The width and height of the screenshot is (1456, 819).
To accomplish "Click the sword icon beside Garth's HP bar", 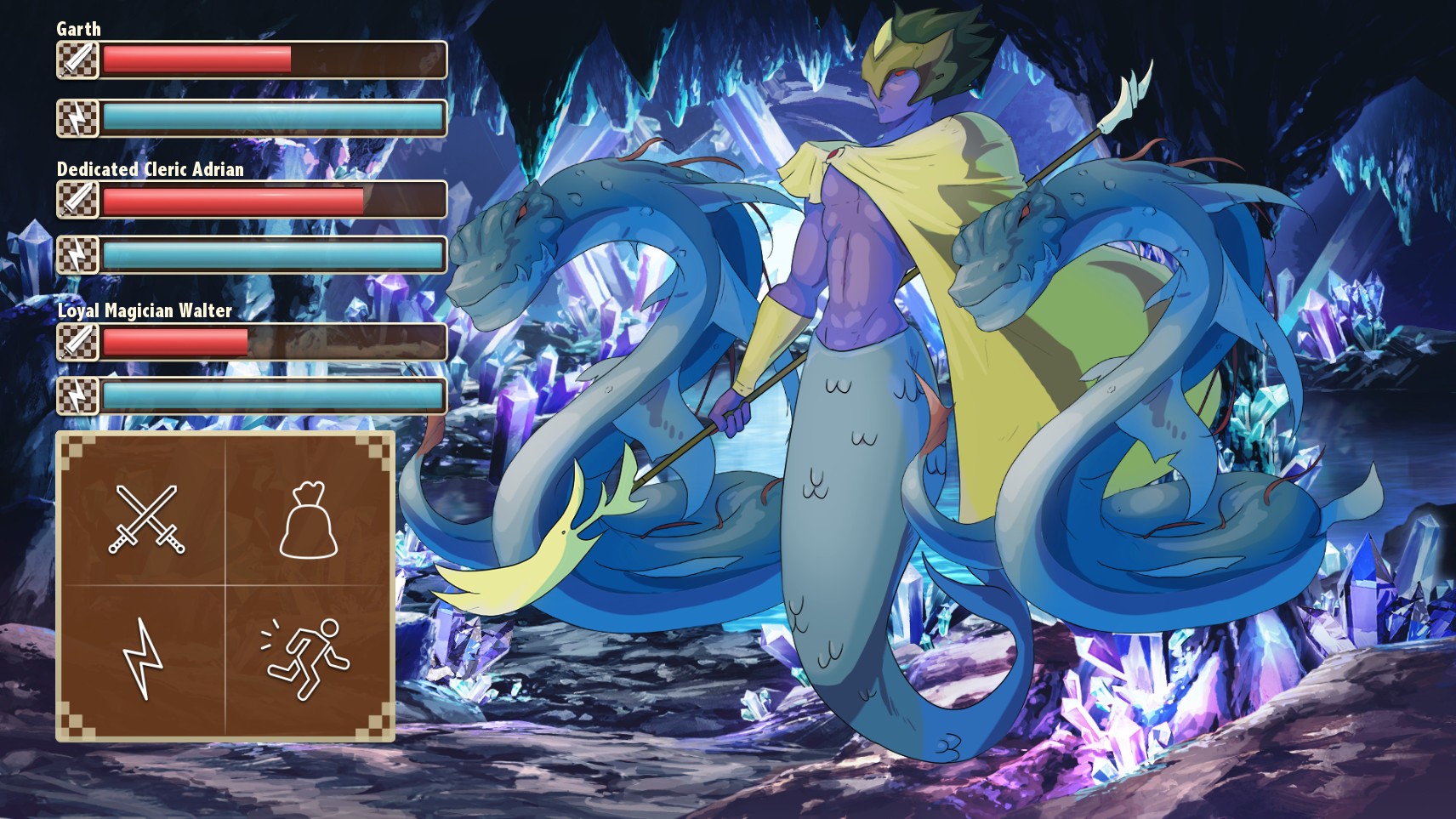I will (77, 60).
